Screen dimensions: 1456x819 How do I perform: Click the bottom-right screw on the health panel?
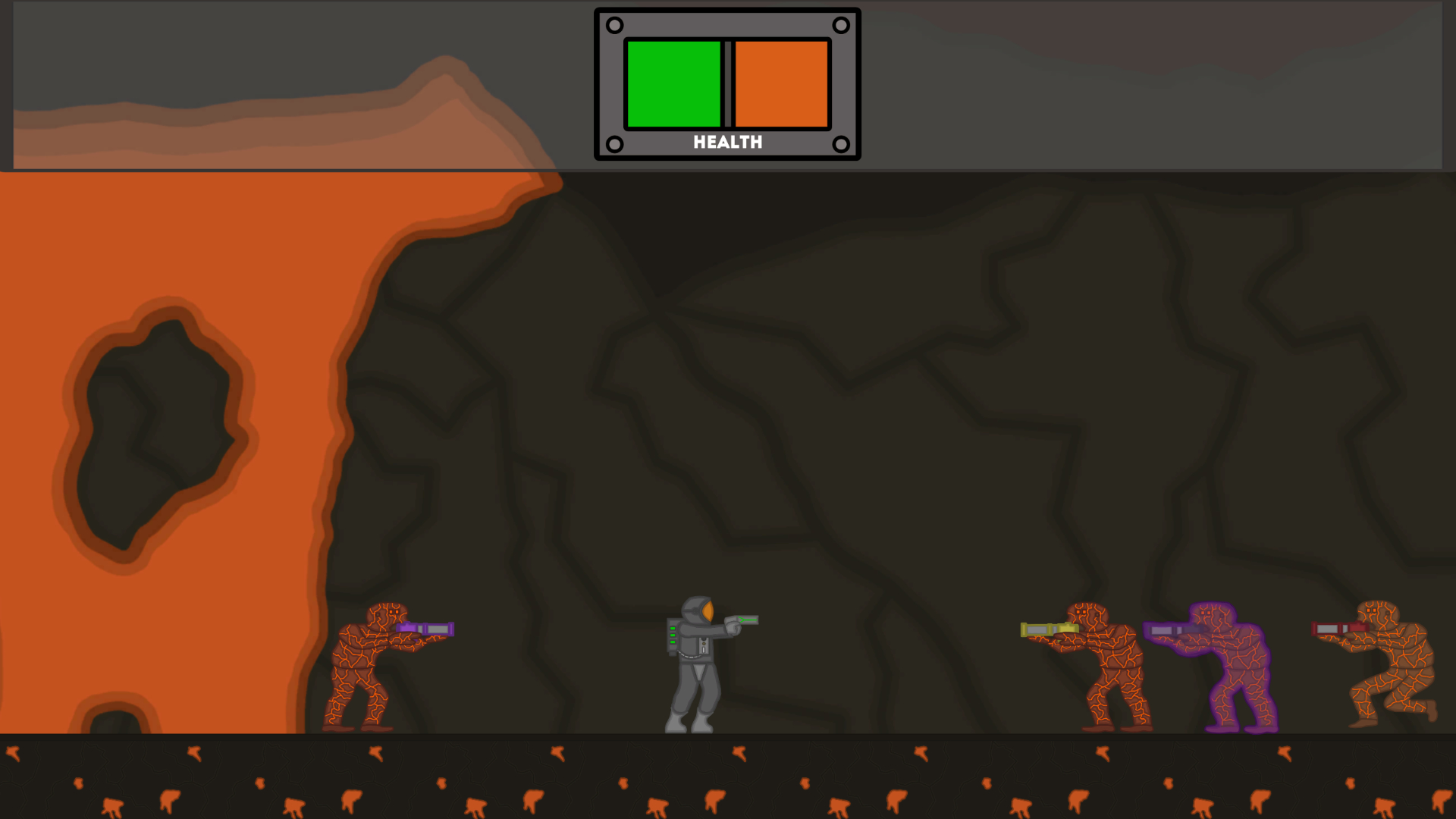coord(842,141)
